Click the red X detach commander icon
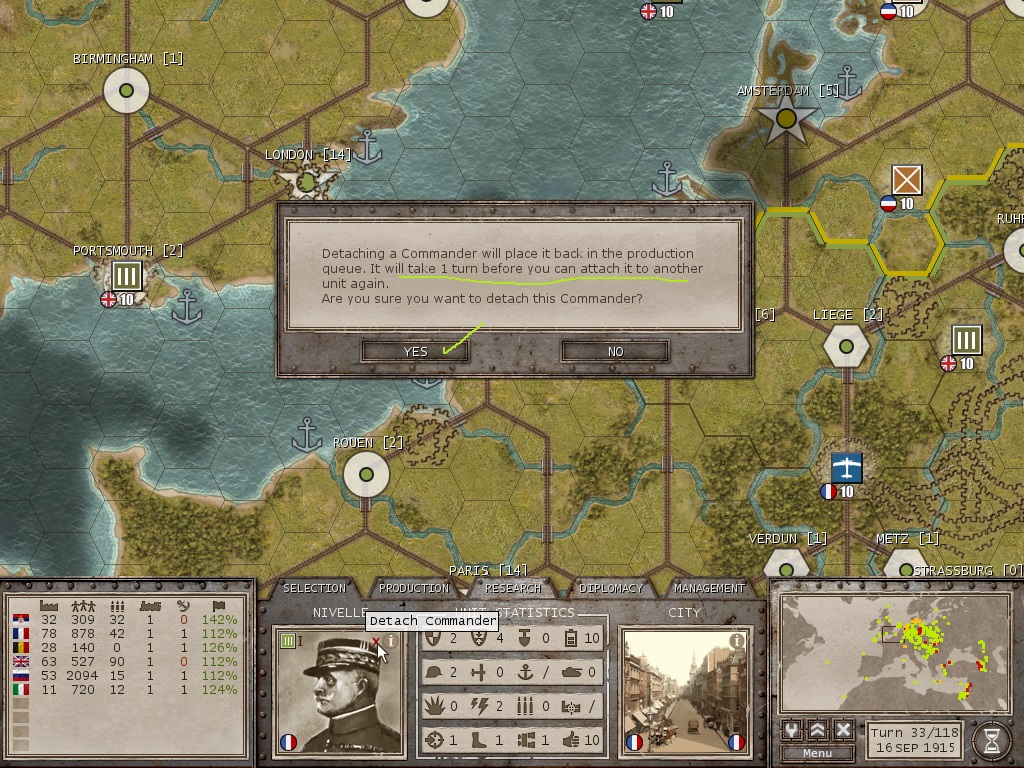The width and height of the screenshot is (1024, 768). 376,643
